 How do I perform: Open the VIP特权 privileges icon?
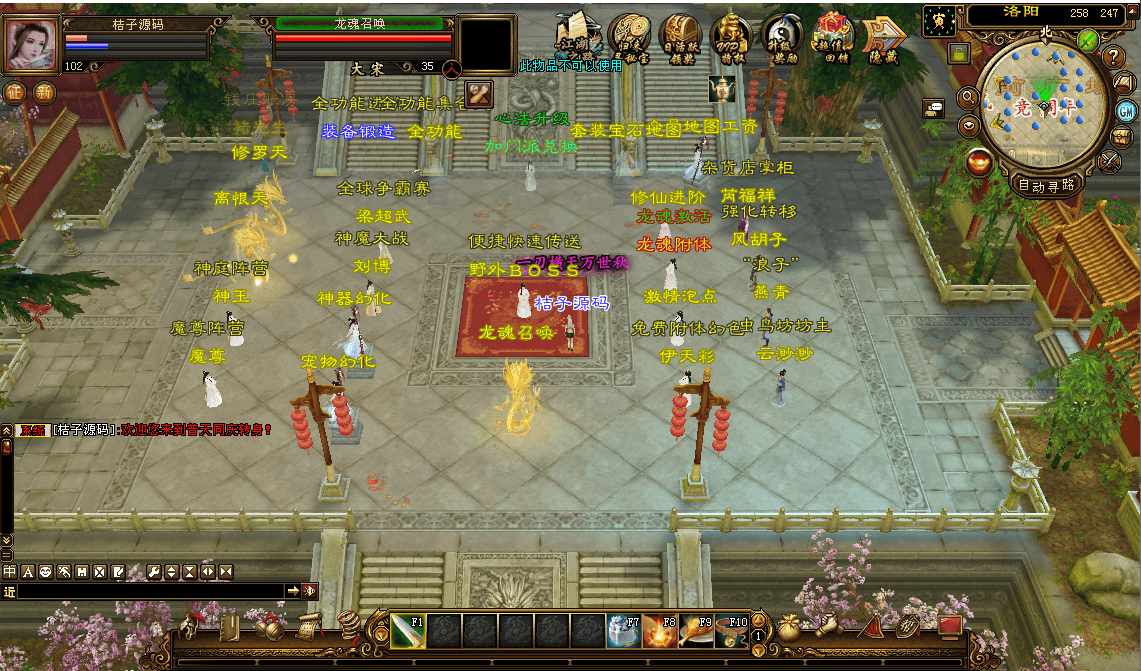pyautogui.click(x=731, y=36)
